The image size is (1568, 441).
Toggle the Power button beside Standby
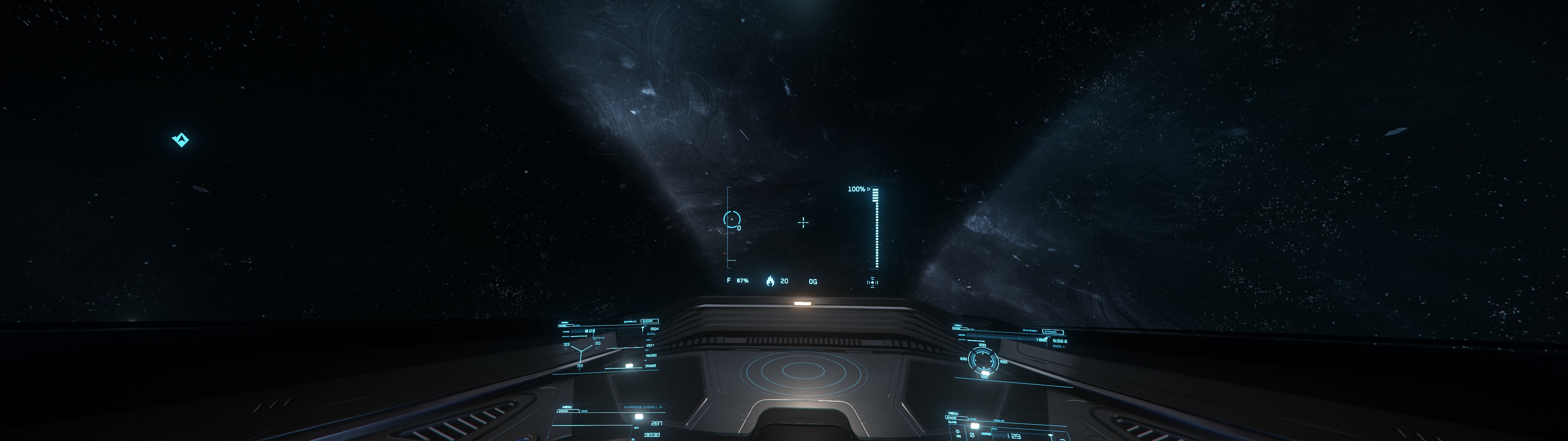tap(1053, 332)
